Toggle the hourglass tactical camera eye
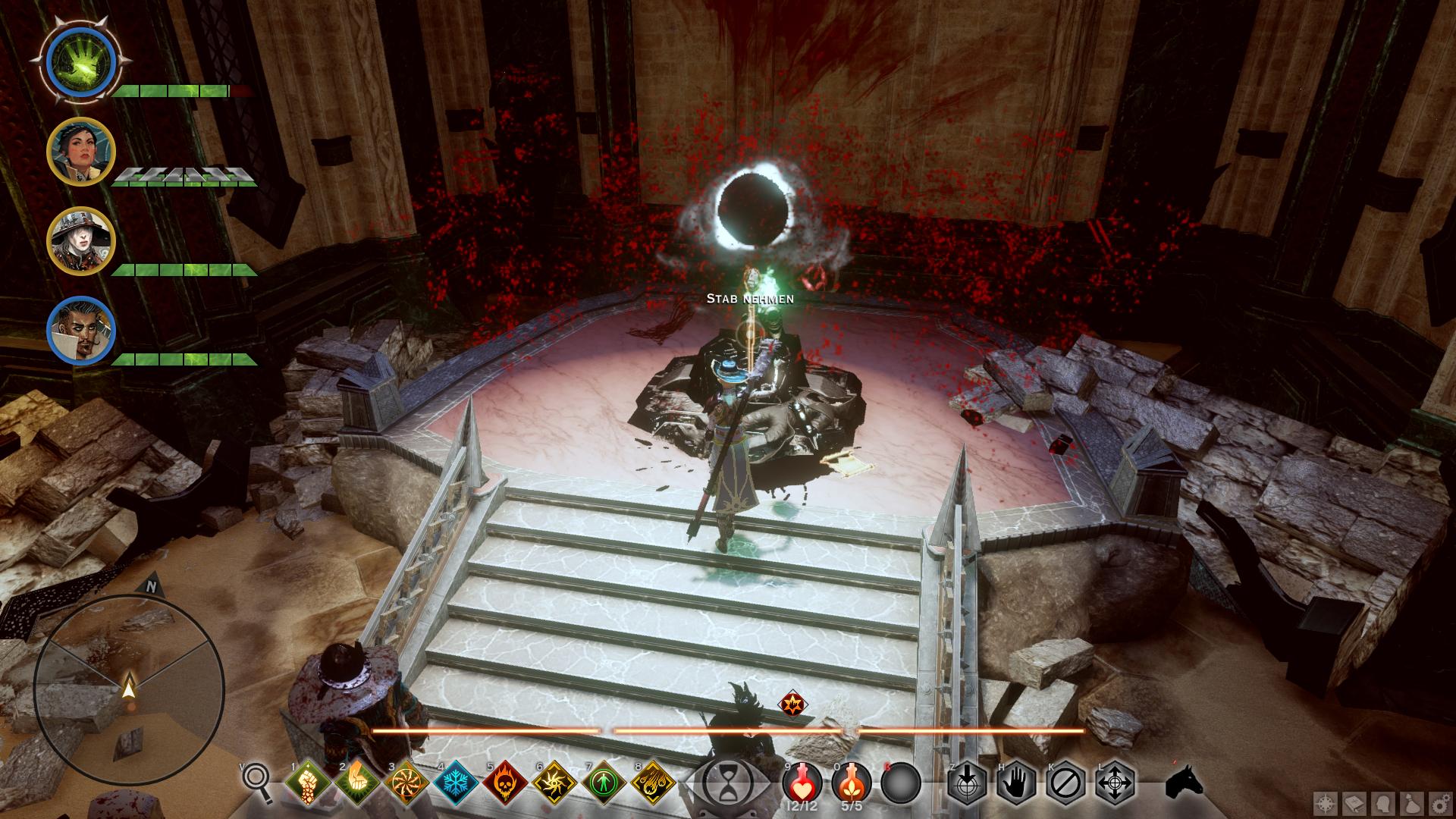The height and width of the screenshot is (819, 1456). point(727,783)
